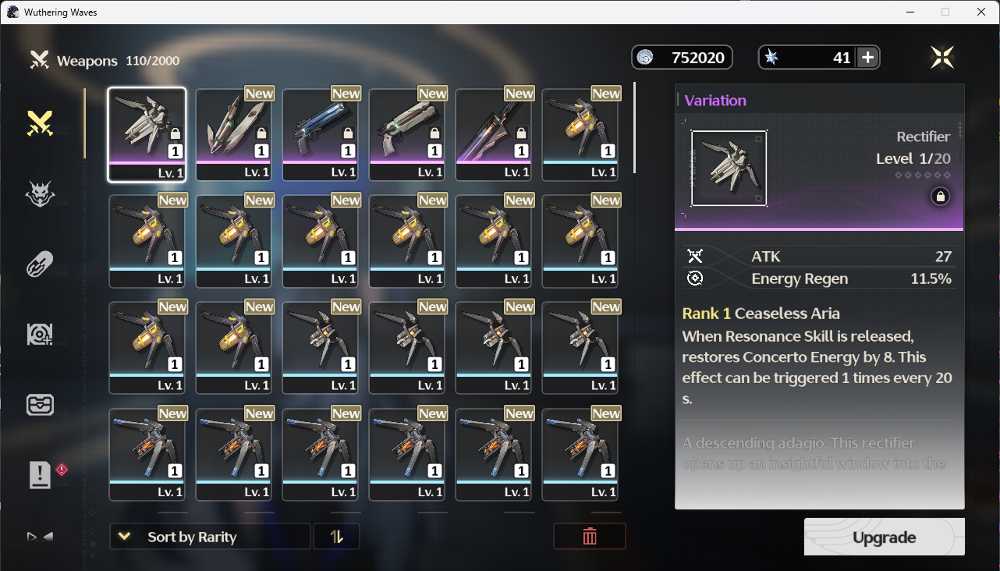
Task: Switch to the Weapons crossed-swords tab
Action: [x=40, y=124]
